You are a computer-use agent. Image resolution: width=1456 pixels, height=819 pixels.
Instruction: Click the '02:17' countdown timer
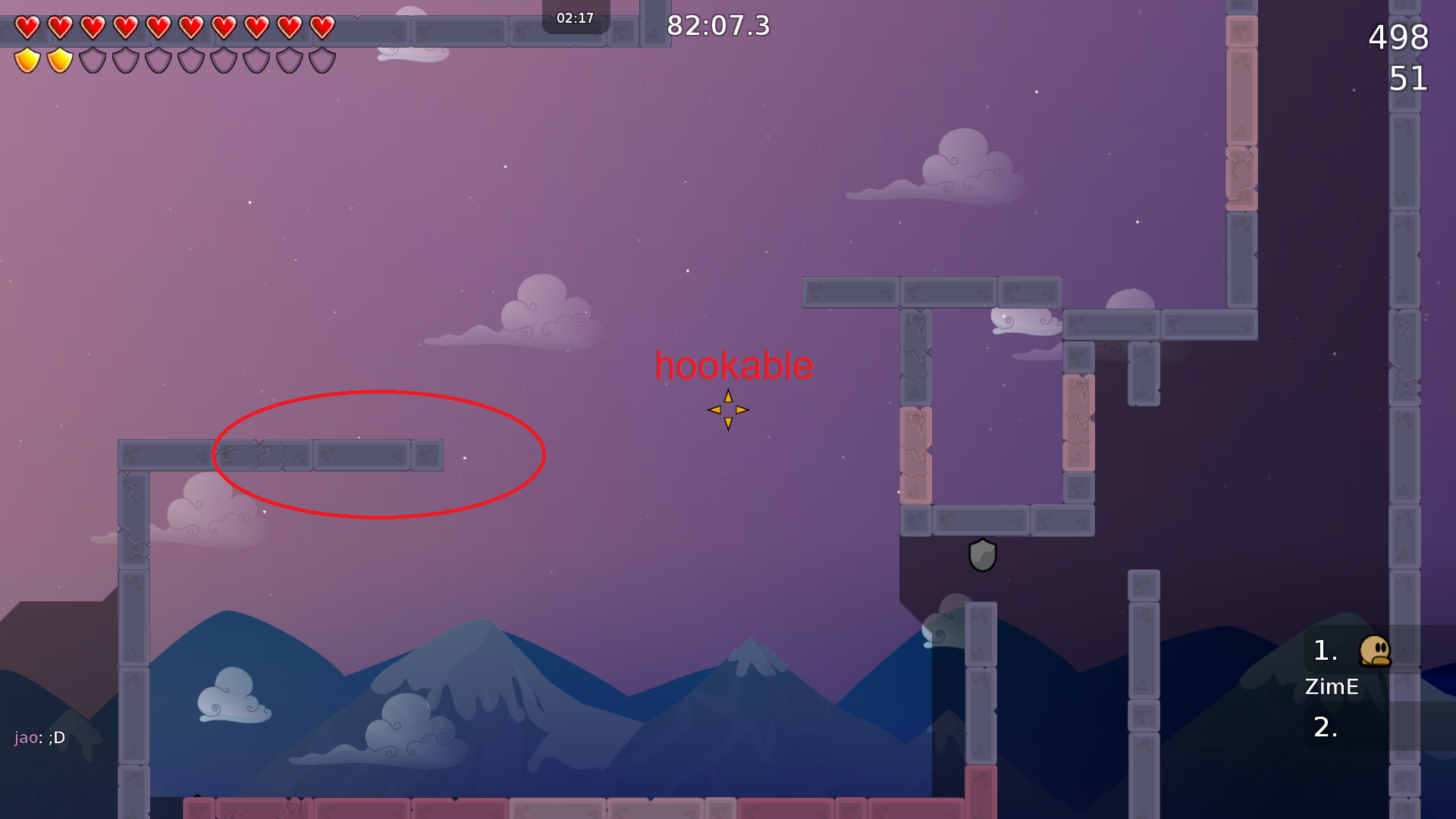(575, 18)
